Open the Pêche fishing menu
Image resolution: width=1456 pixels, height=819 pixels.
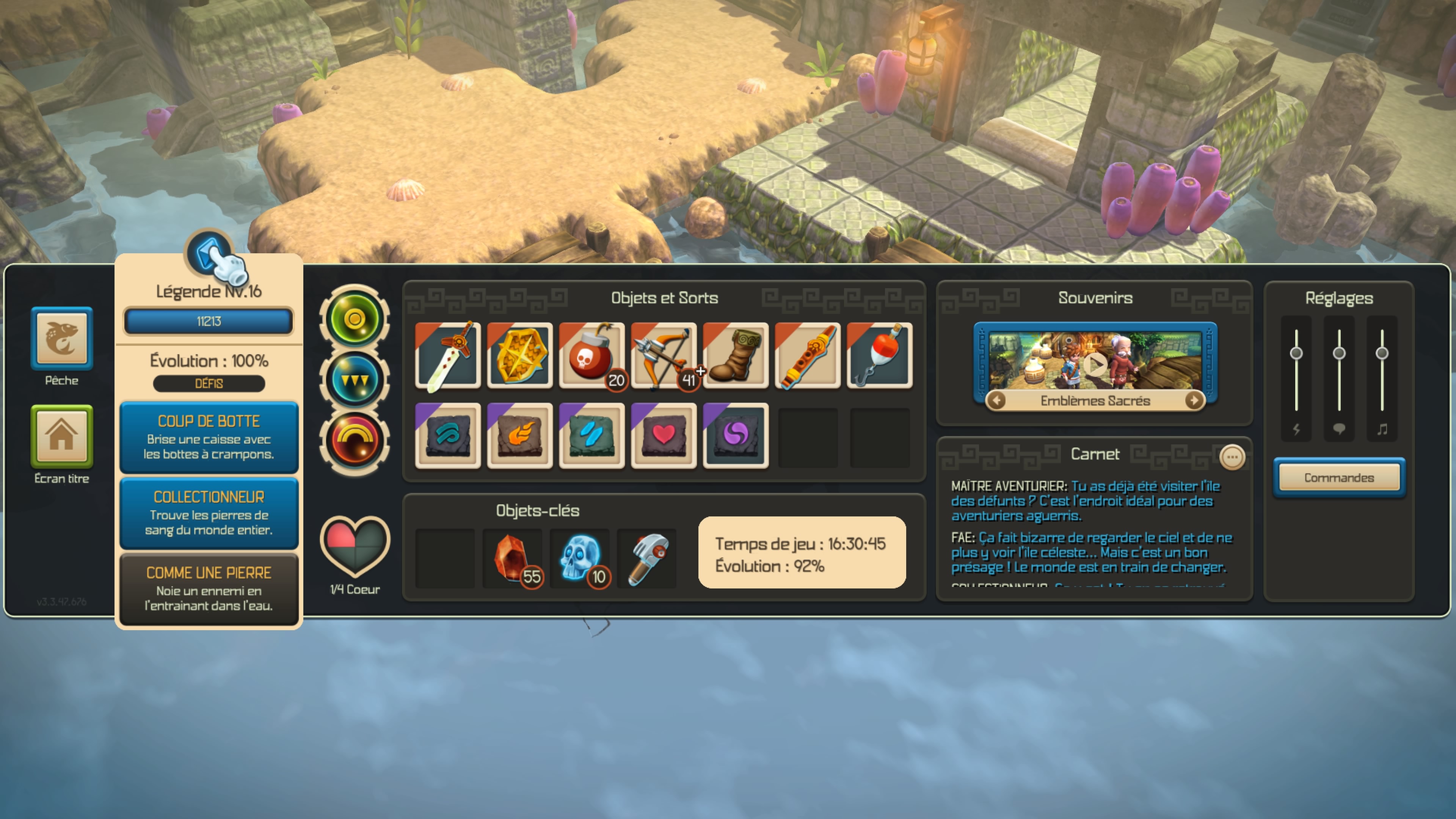pyautogui.click(x=61, y=339)
